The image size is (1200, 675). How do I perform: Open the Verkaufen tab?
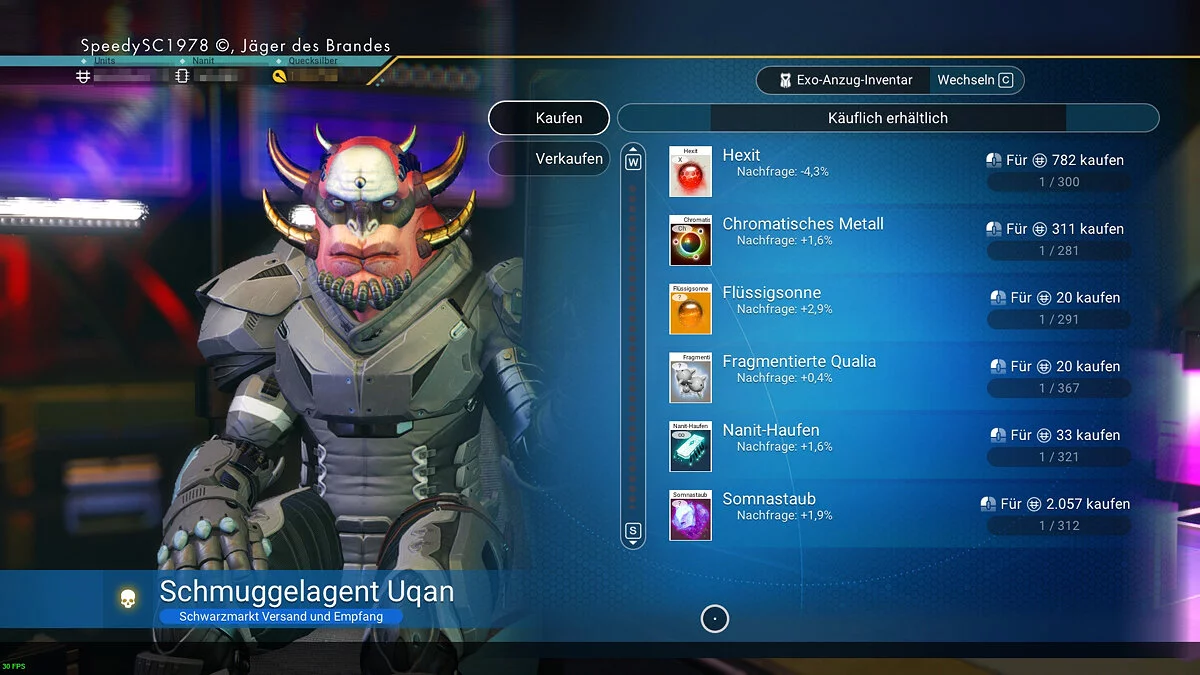549,158
